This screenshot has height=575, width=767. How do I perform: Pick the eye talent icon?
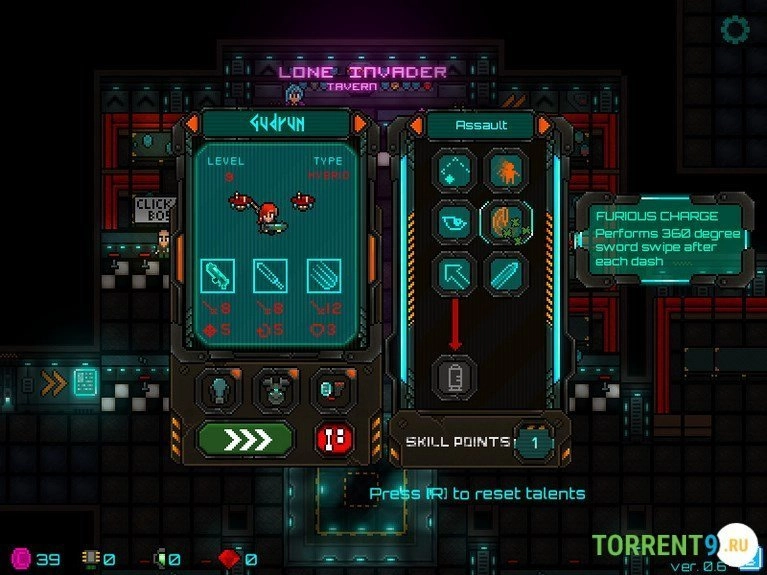click(x=453, y=222)
